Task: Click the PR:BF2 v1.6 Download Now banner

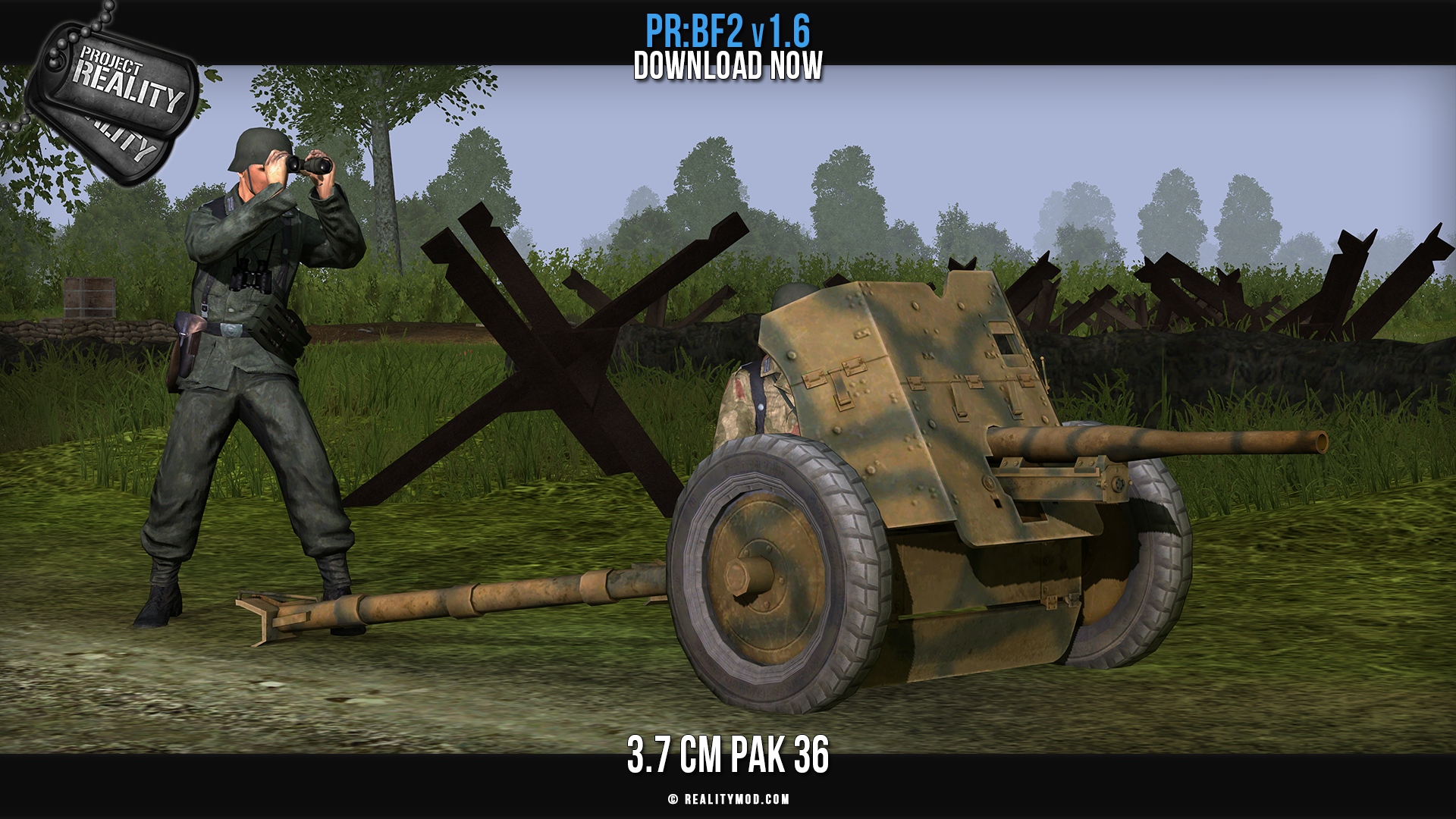Action: (x=728, y=48)
